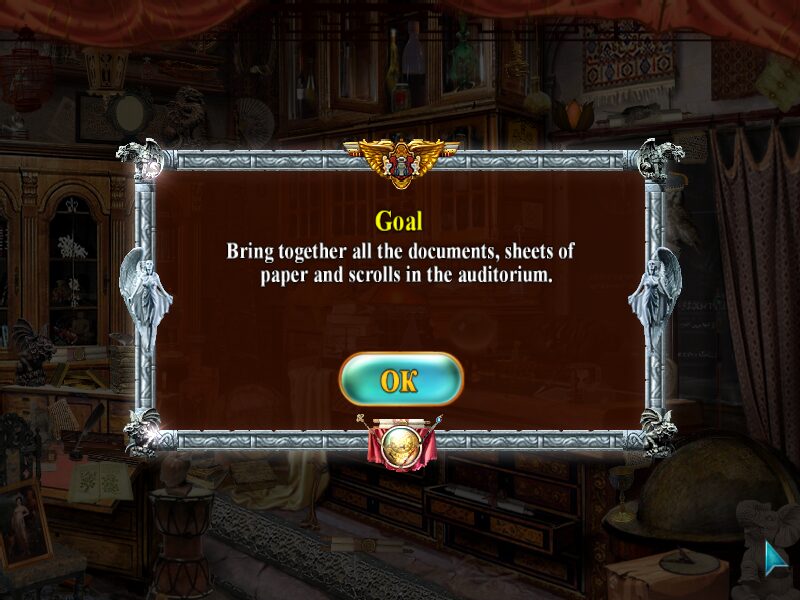800x600 pixels.
Task: Confirm the goal with the OK button
Action: coord(400,379)
